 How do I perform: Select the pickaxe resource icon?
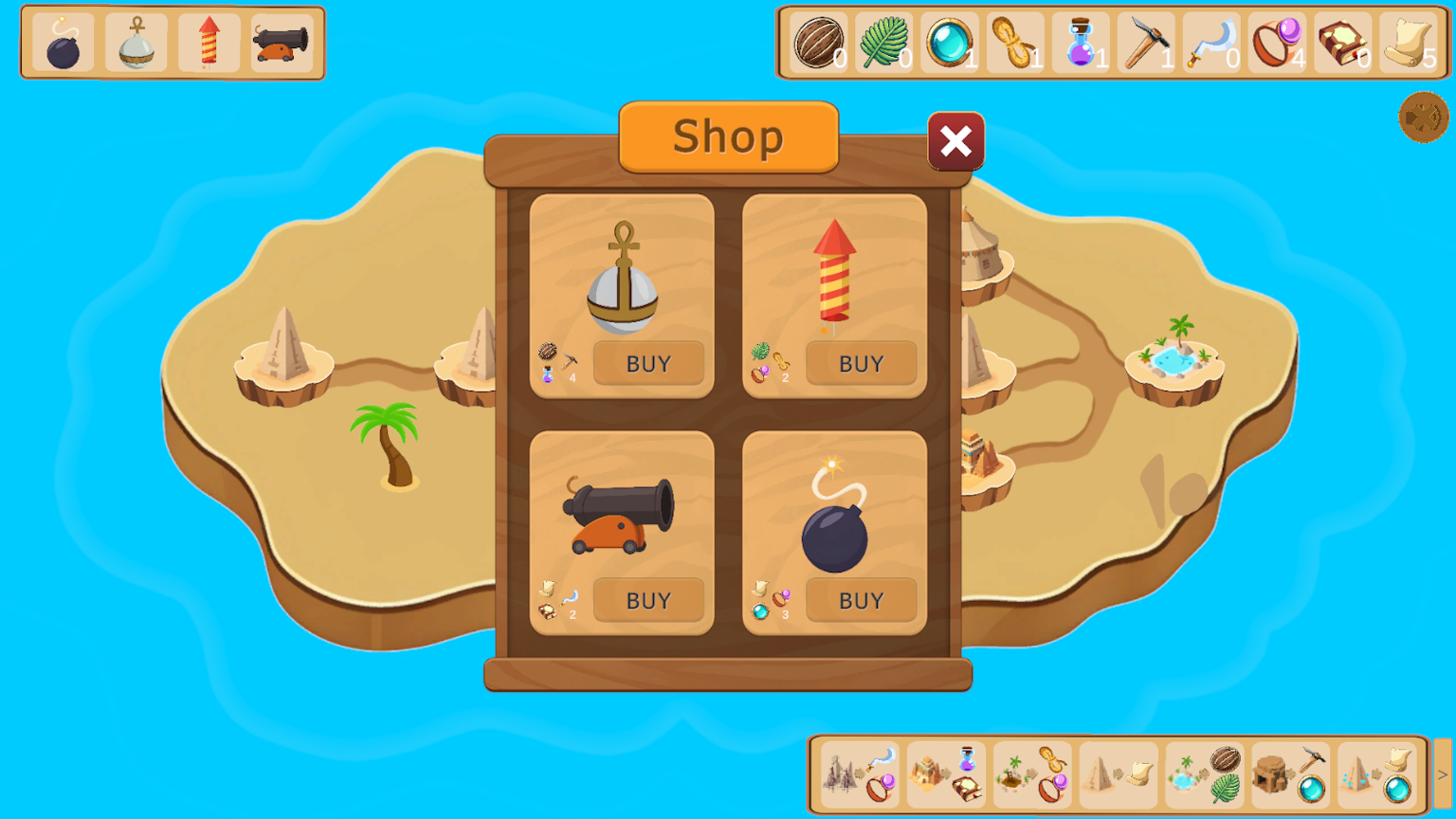[x=1146, y=42]
